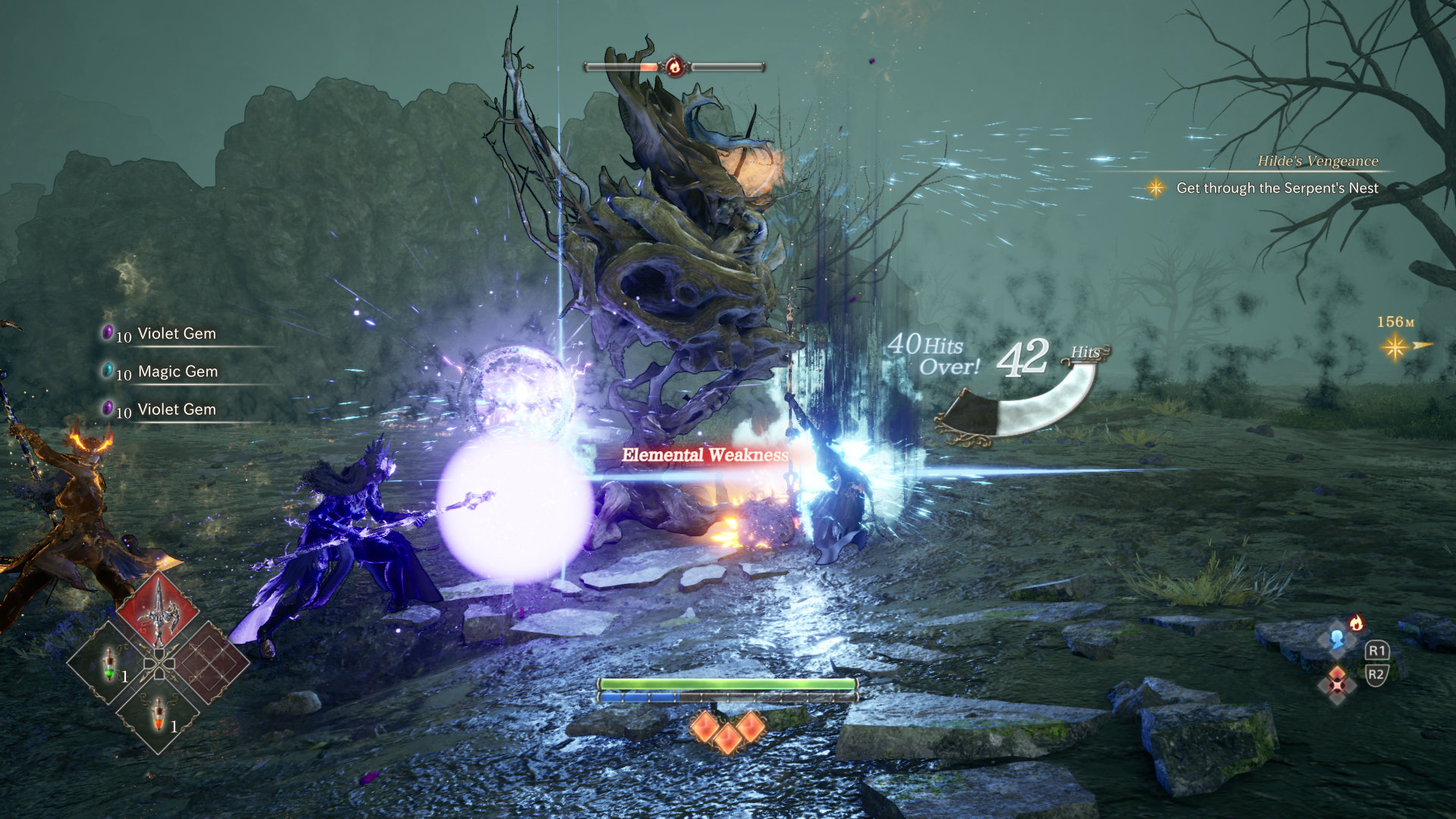Open the Get through the Serpent's Nest objective

[1277, 188]
